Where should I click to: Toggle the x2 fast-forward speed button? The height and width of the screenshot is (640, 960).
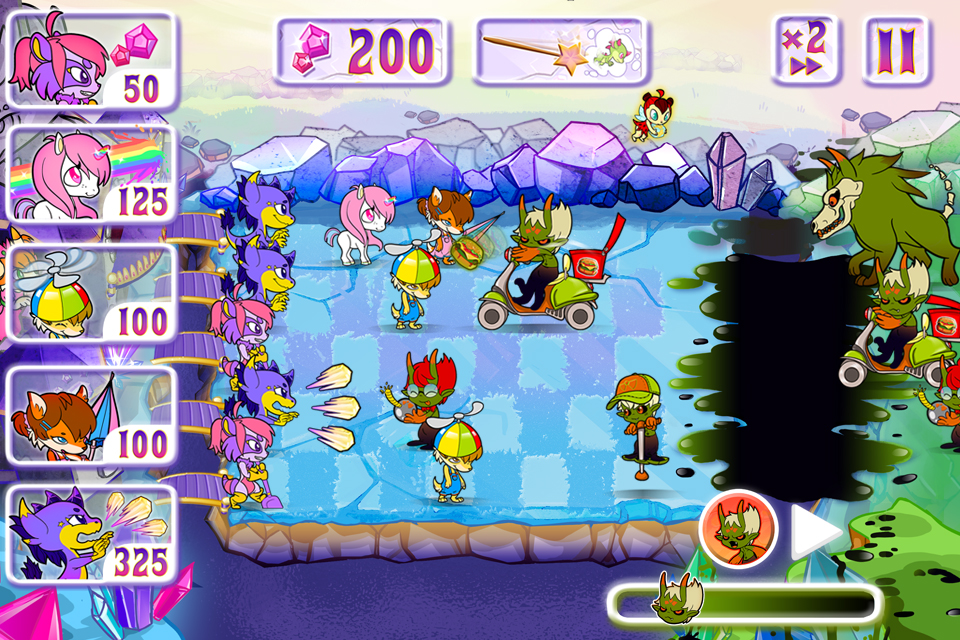[x=804, y=49]
